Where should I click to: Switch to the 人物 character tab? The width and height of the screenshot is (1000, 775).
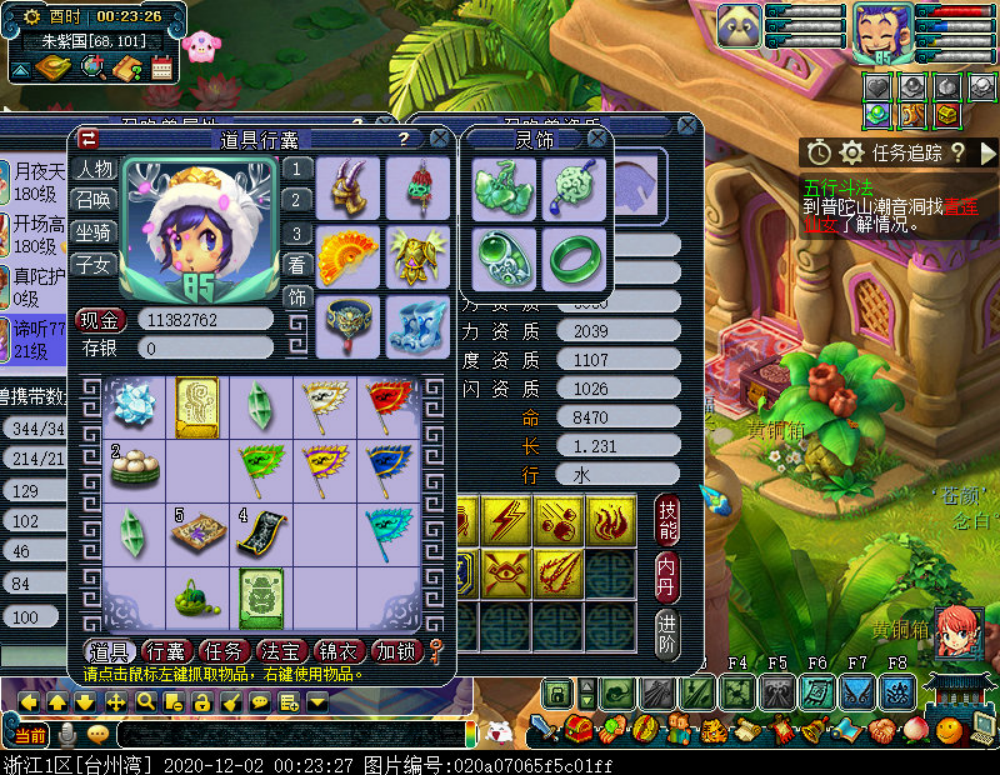[x=95, y=169]
